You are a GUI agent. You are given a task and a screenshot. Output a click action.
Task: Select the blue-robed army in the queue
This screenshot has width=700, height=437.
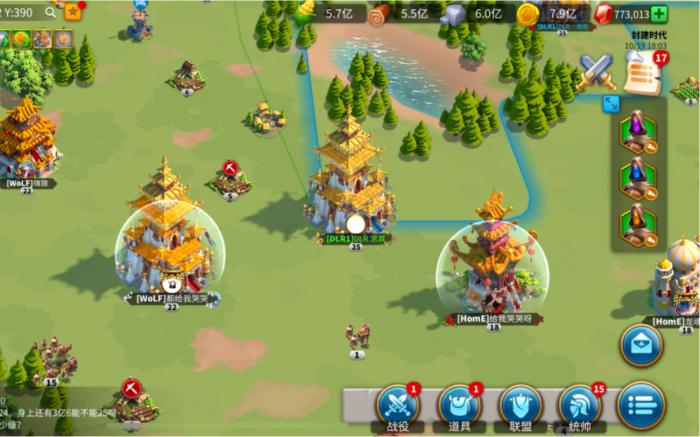(637, 178)
